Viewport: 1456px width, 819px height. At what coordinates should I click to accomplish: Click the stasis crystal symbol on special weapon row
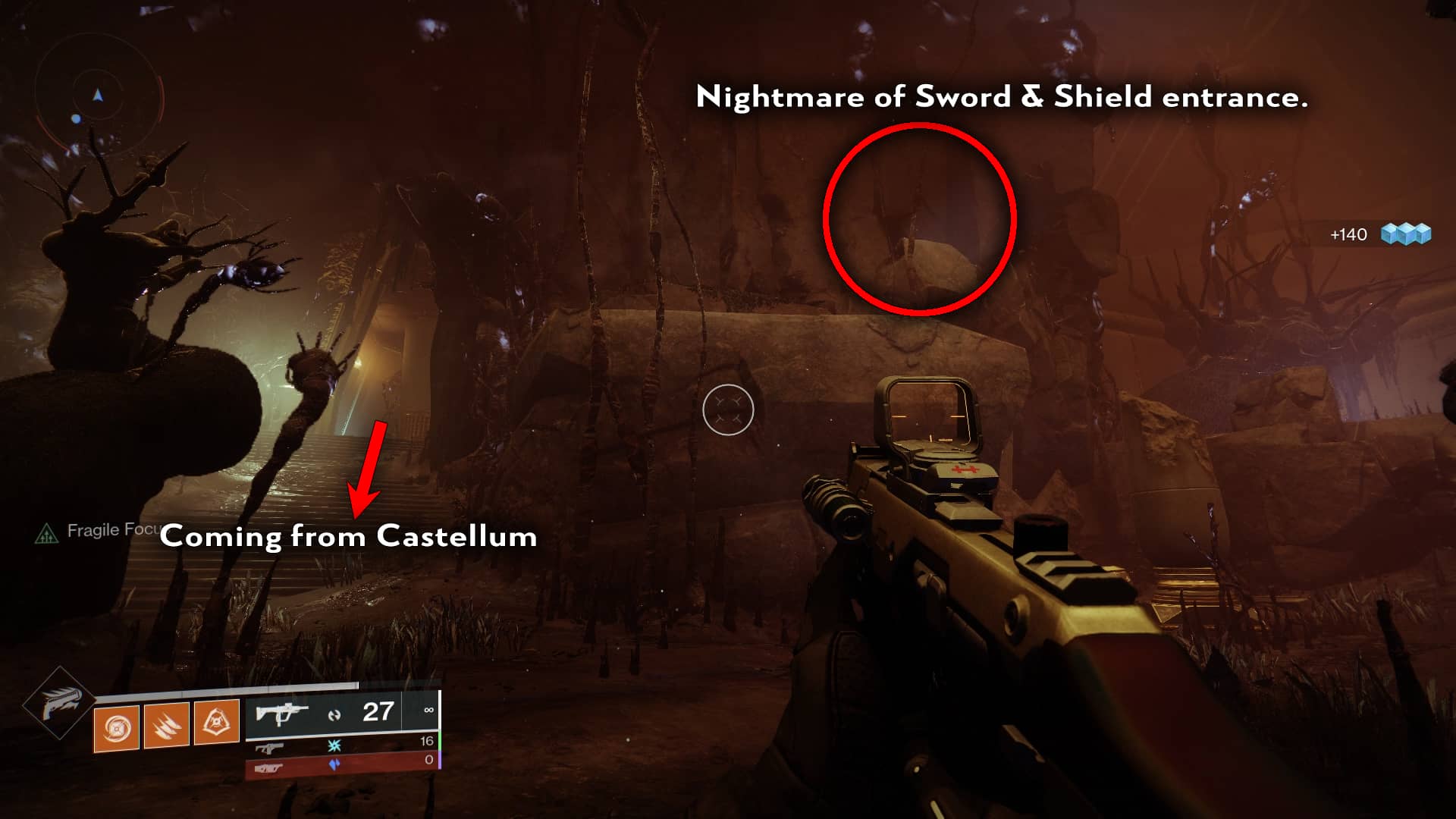coord(333,746)
